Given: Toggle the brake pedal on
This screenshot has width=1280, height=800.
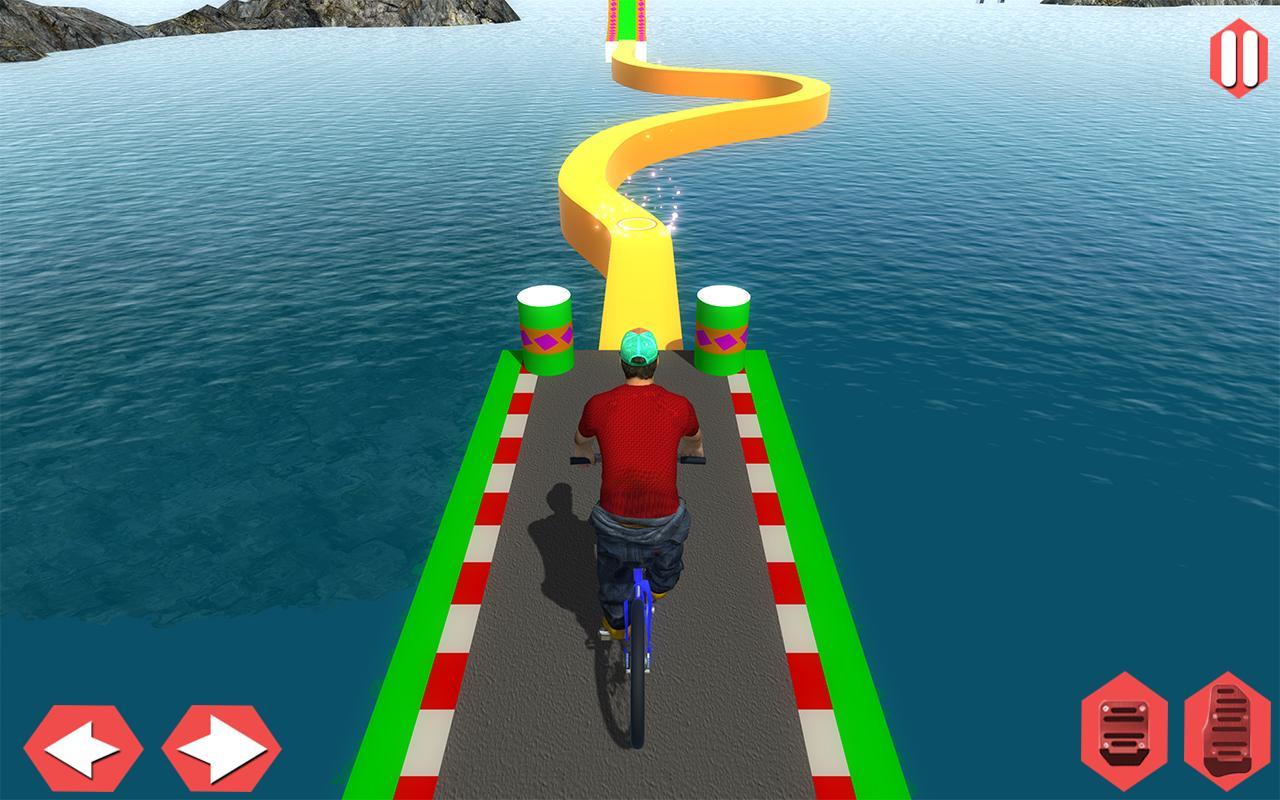Looking at the screenshot, I should coord(1122,730).
